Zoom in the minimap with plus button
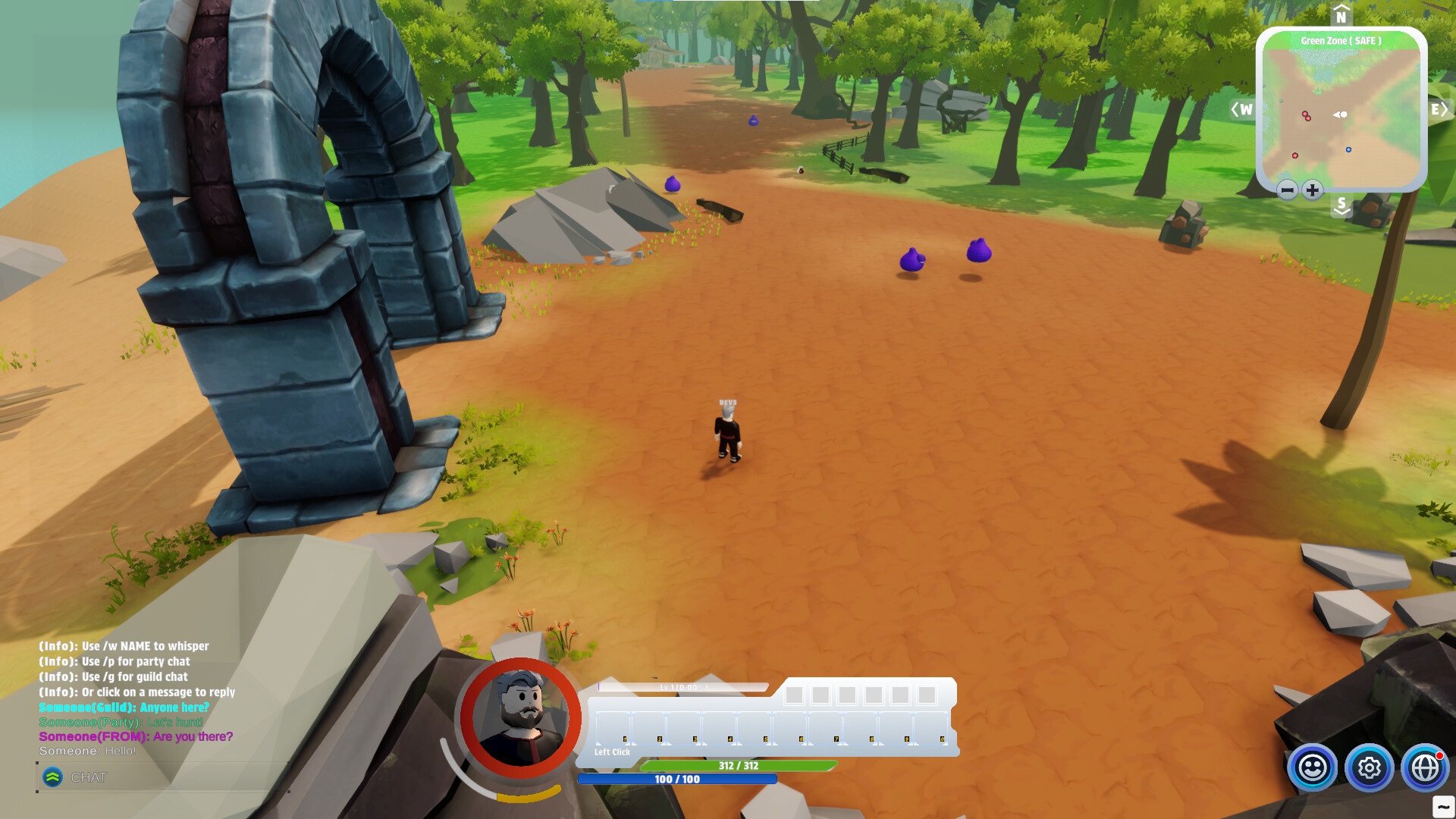 1311,190
